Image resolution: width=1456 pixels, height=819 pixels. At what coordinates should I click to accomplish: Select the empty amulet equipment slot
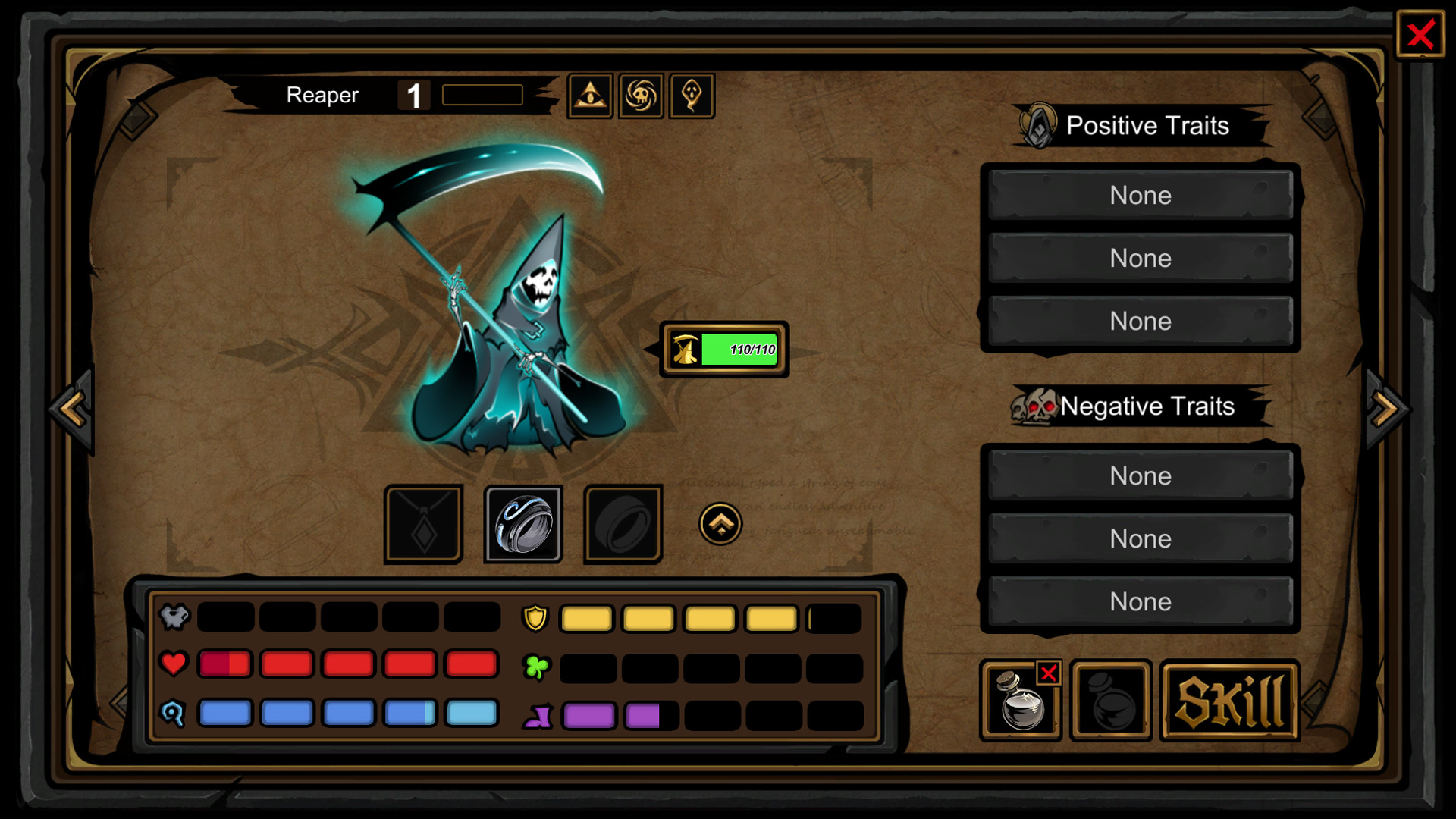424,523
